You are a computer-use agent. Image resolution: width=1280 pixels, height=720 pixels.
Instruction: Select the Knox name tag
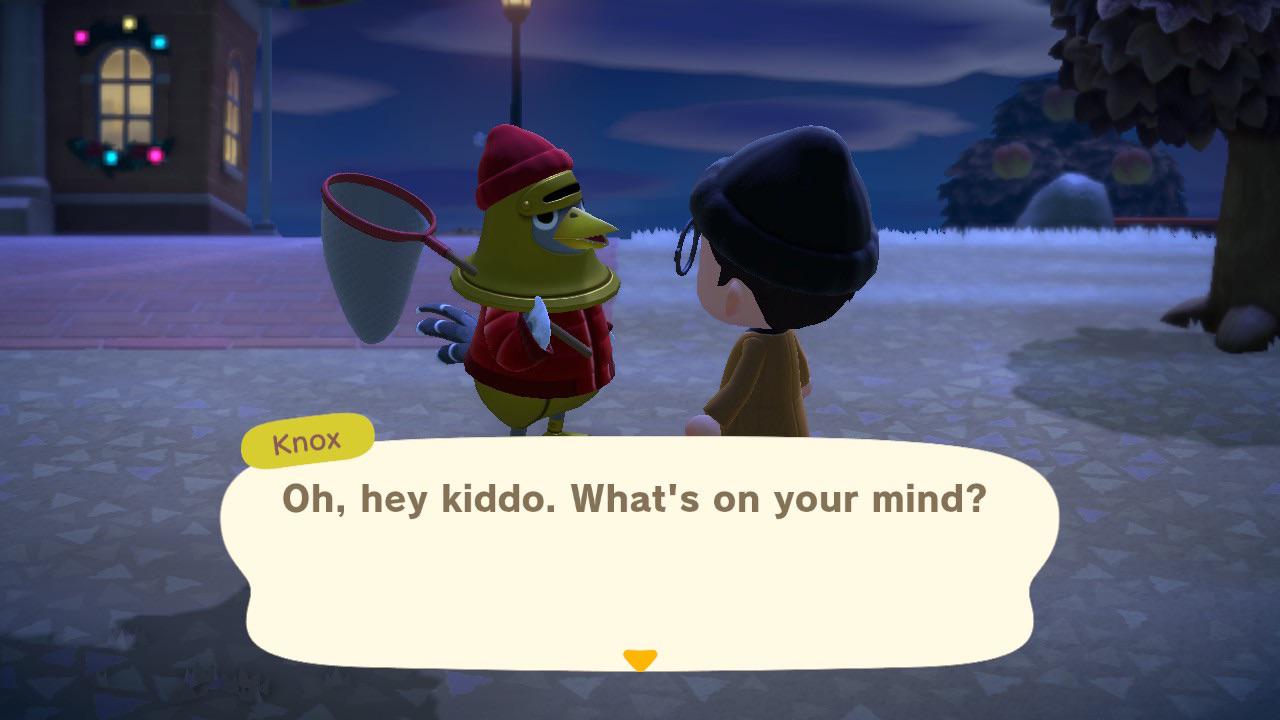(307, 440)
